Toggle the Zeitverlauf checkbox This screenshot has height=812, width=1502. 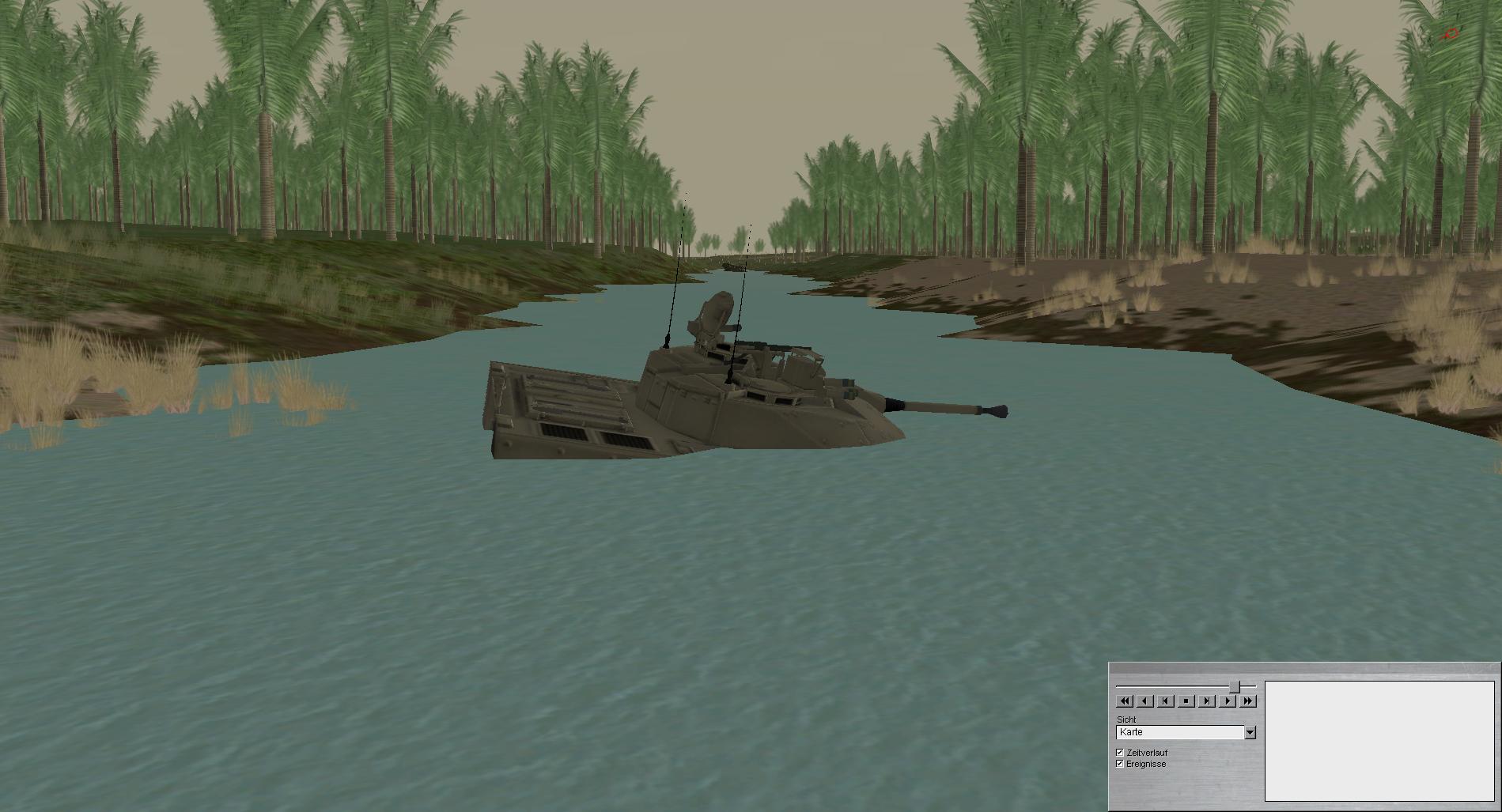(x=1120, y=753)
